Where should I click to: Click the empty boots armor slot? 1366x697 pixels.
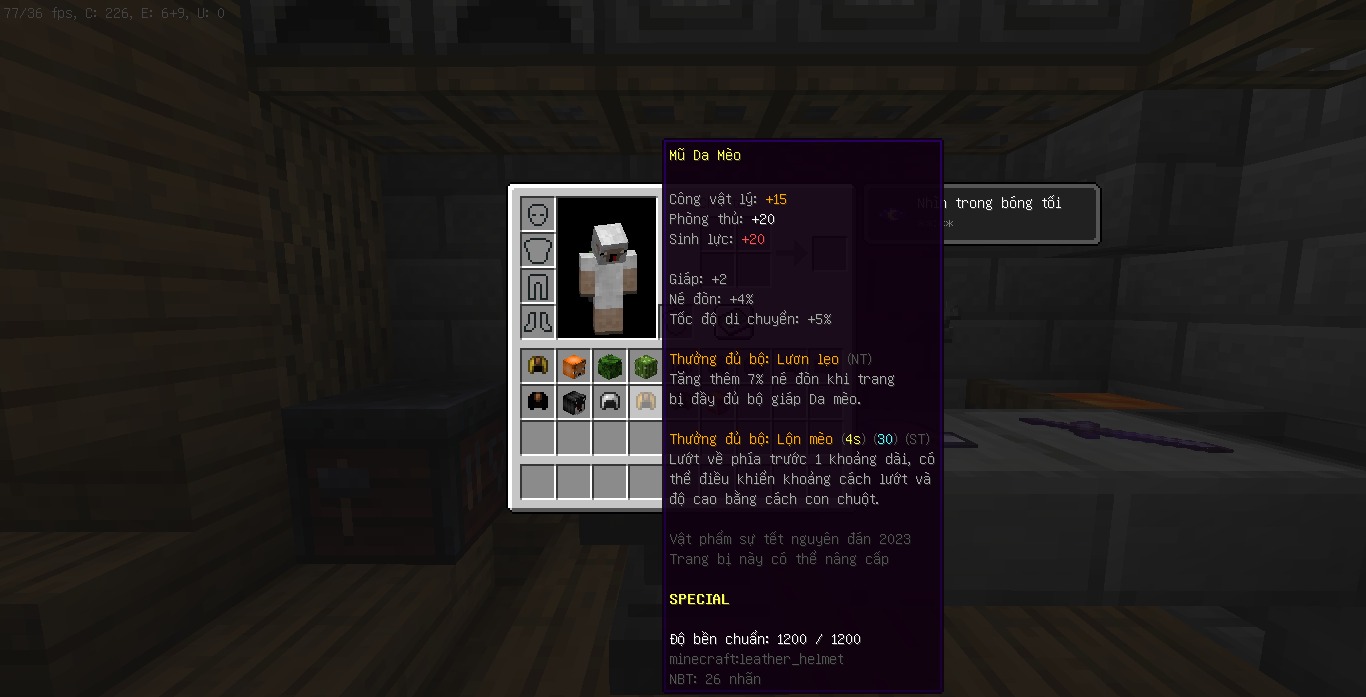coord(538,322)
